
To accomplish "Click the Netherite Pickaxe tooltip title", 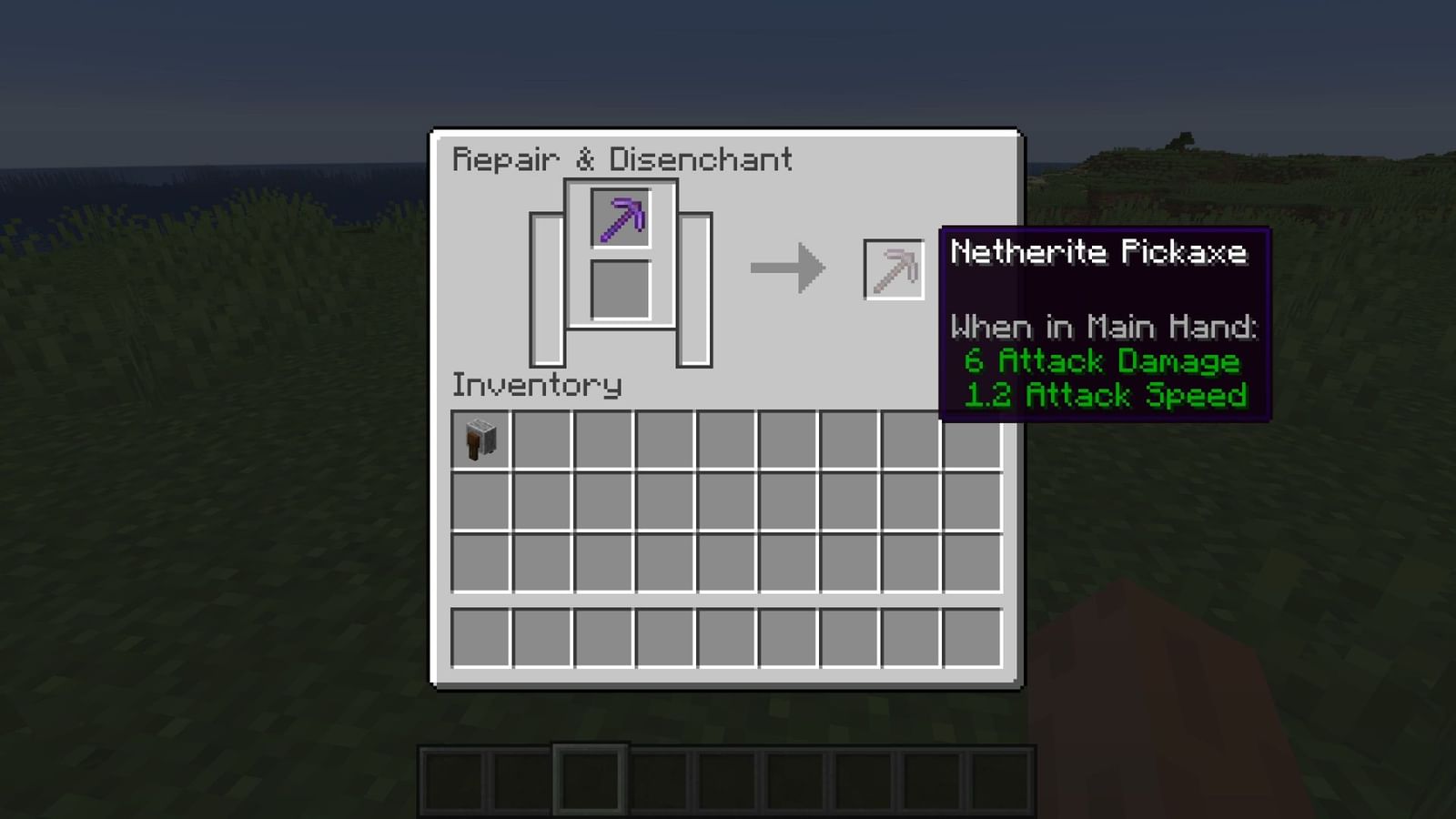I will tap(1099, 254).
